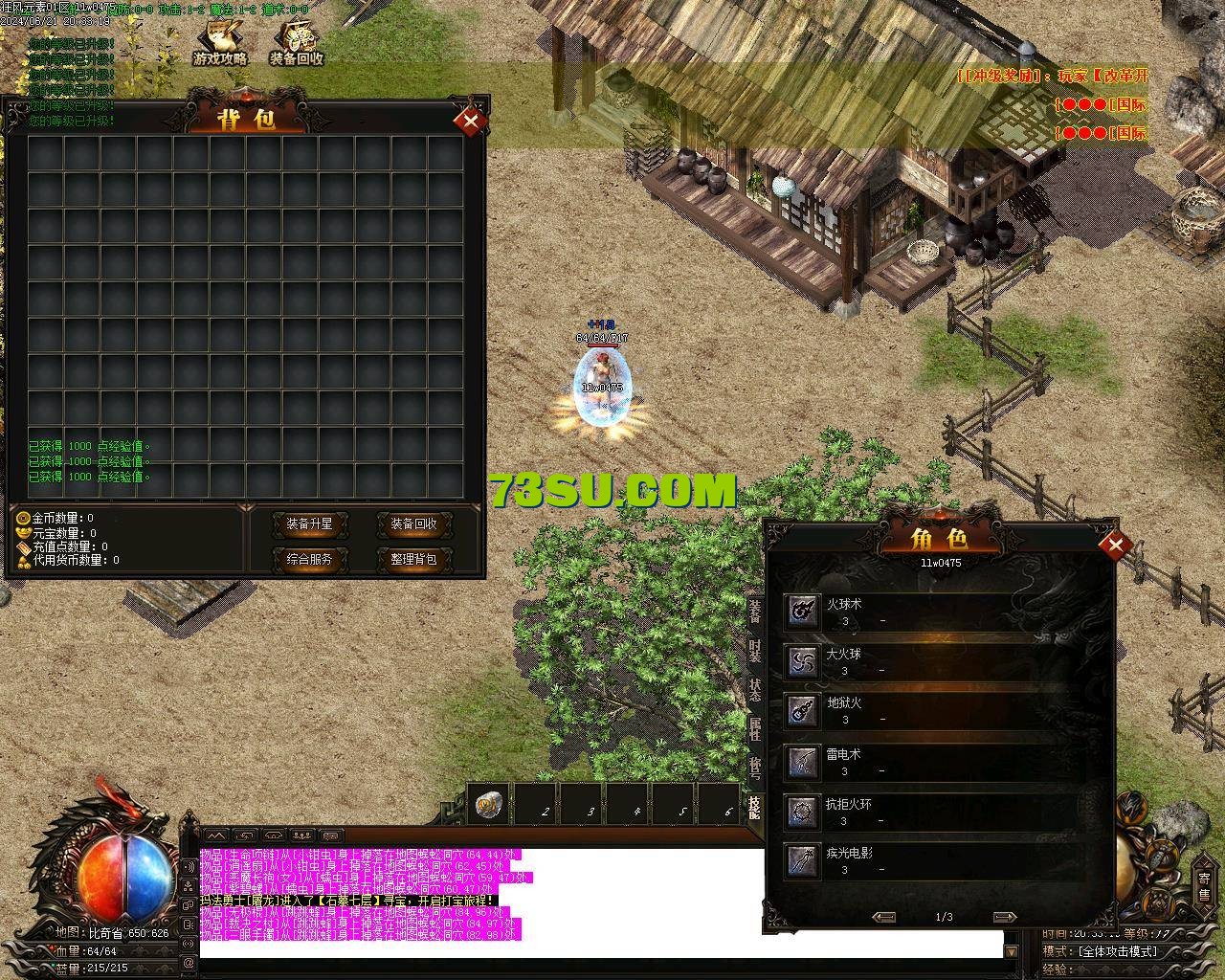The height and width of the screenshot is (980, 1225).
Task: Choose the 地狱火 hellfire skill
Action: tap(802, 710)
